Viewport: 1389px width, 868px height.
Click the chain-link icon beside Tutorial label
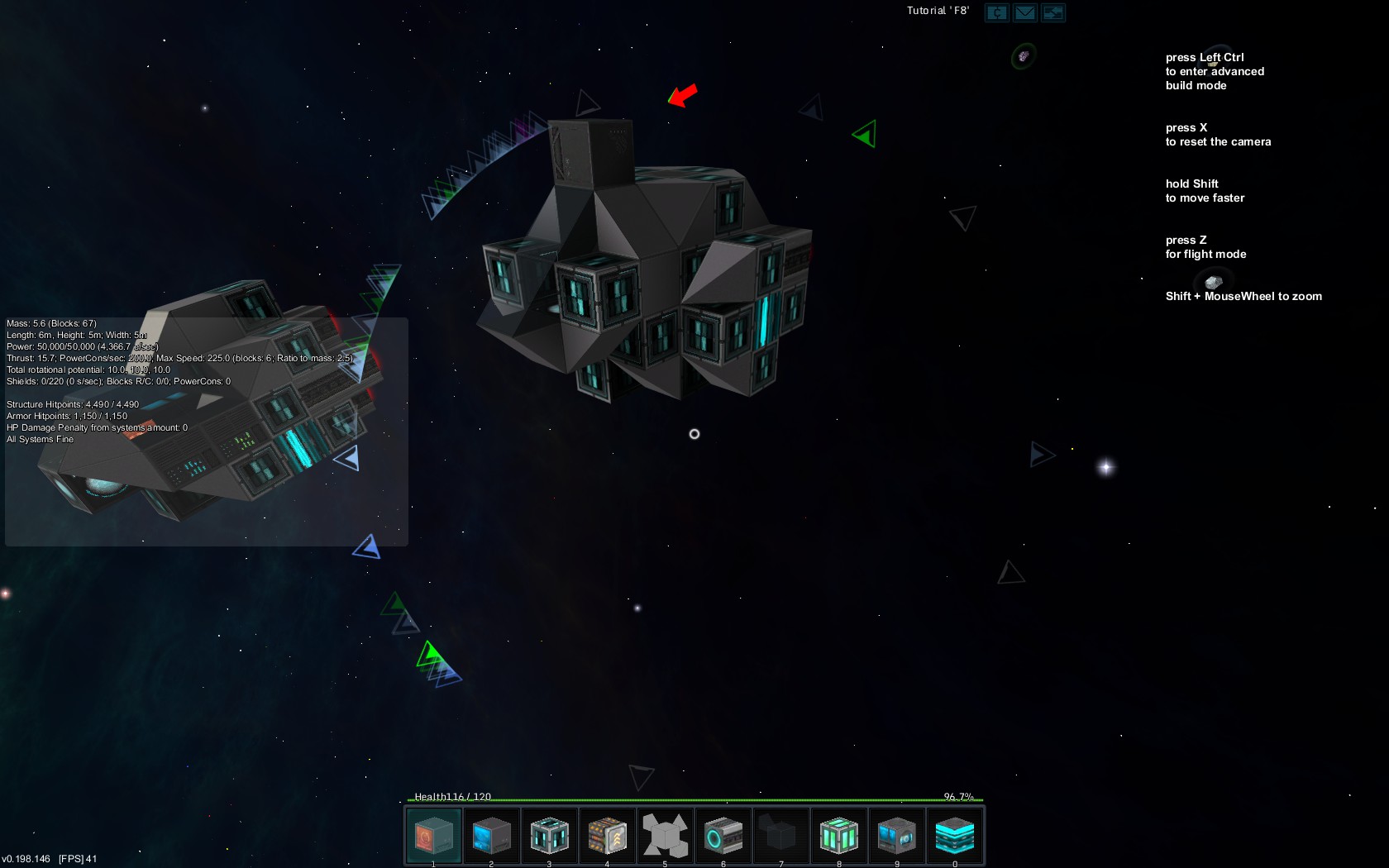997,12
